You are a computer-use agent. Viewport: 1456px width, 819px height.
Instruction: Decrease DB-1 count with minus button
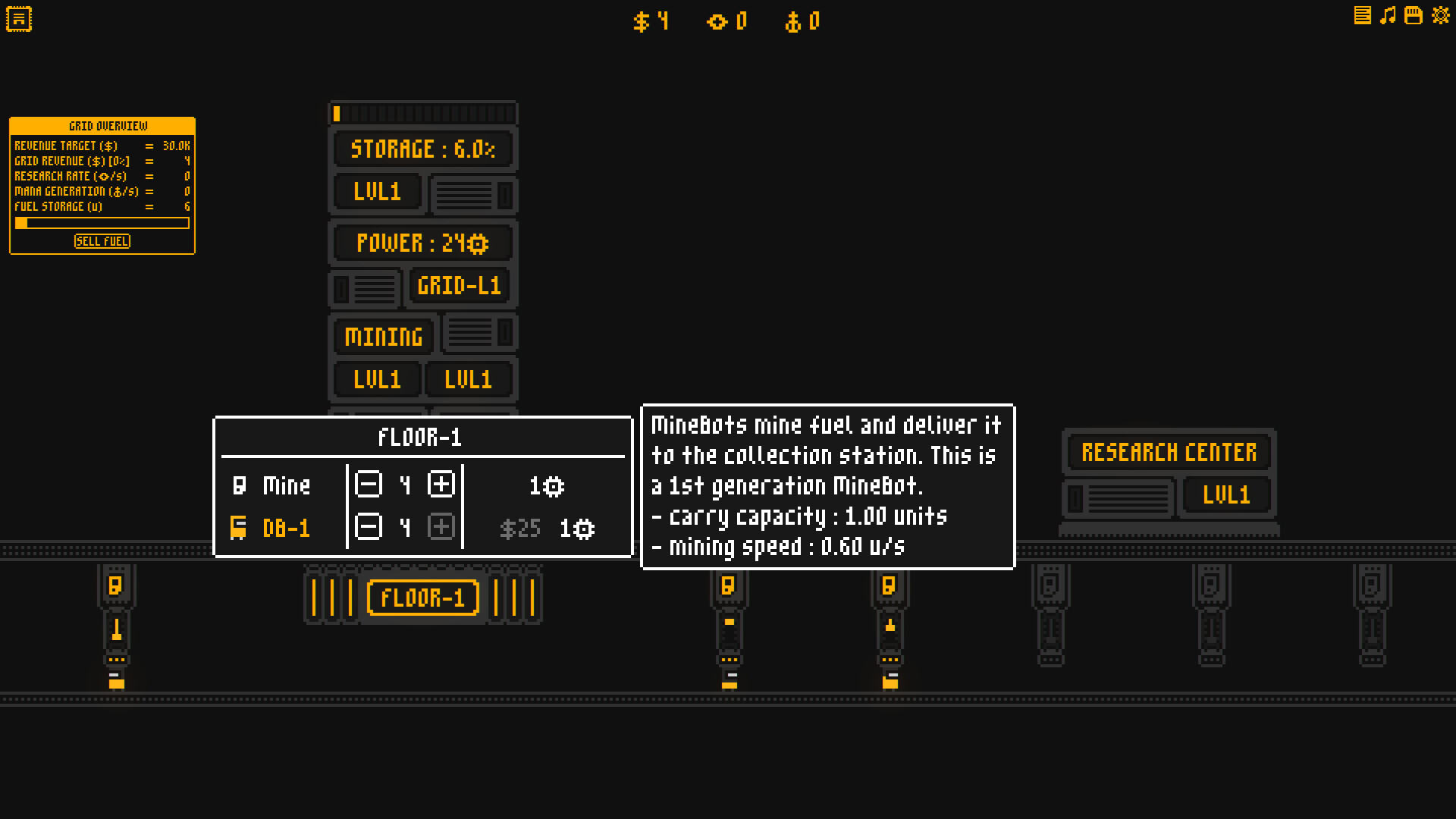pos(369,528)
